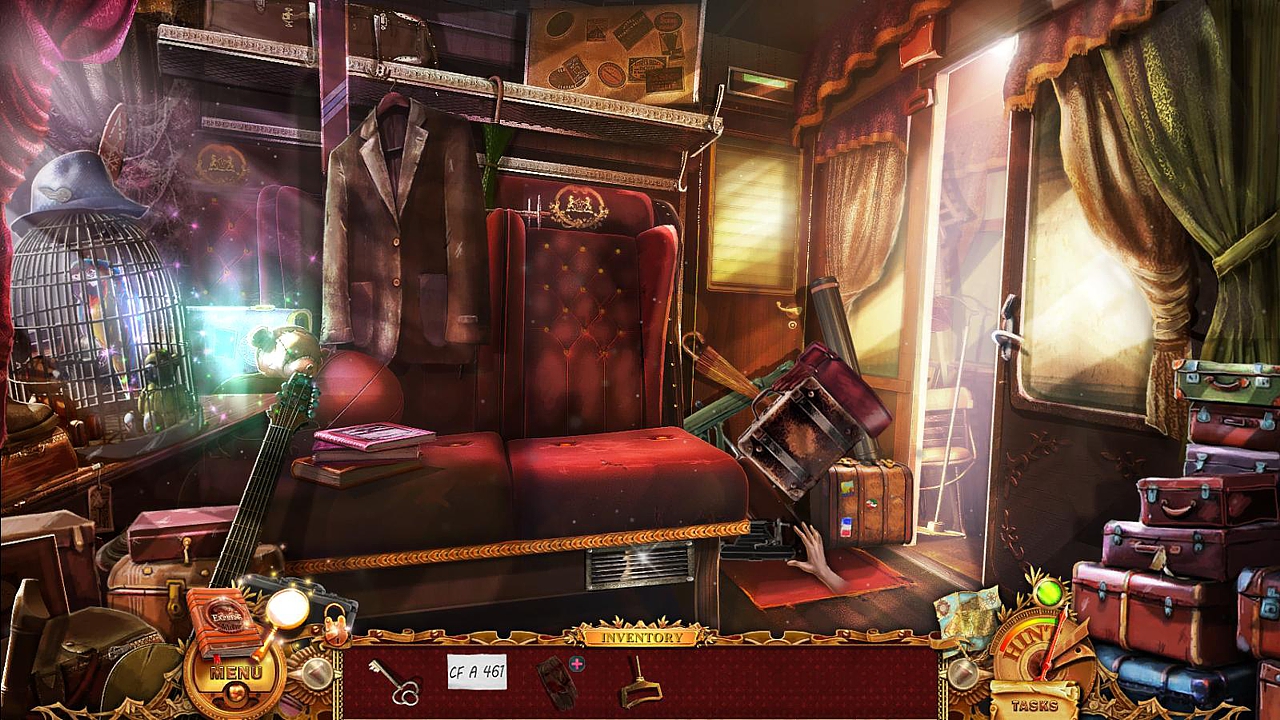Open the Inventory tab banner
This screenshot has height=720, width=1280.
641,636
